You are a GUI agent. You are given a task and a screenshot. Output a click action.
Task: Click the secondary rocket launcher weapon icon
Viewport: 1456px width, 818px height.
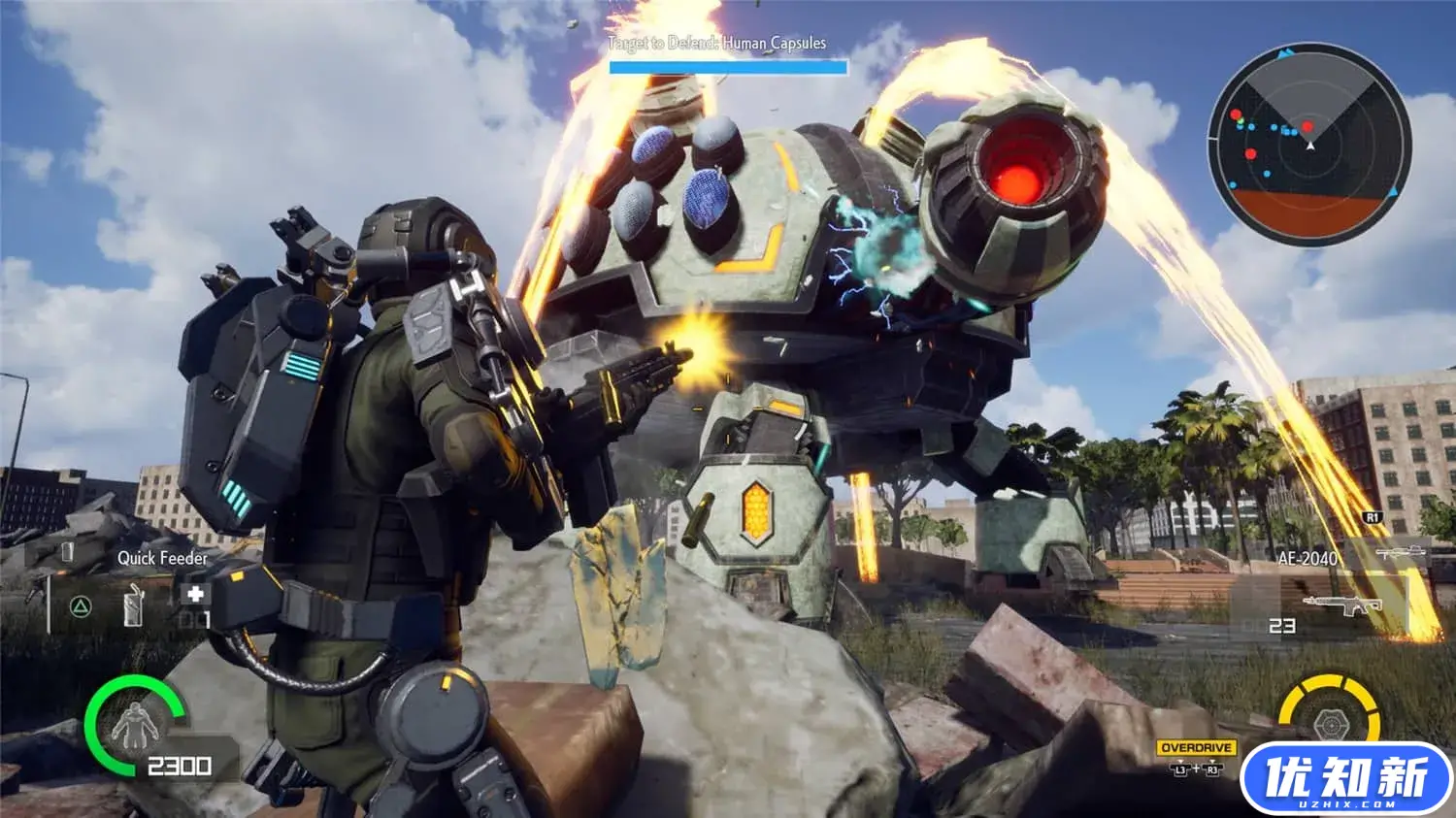pos(1401,552)
